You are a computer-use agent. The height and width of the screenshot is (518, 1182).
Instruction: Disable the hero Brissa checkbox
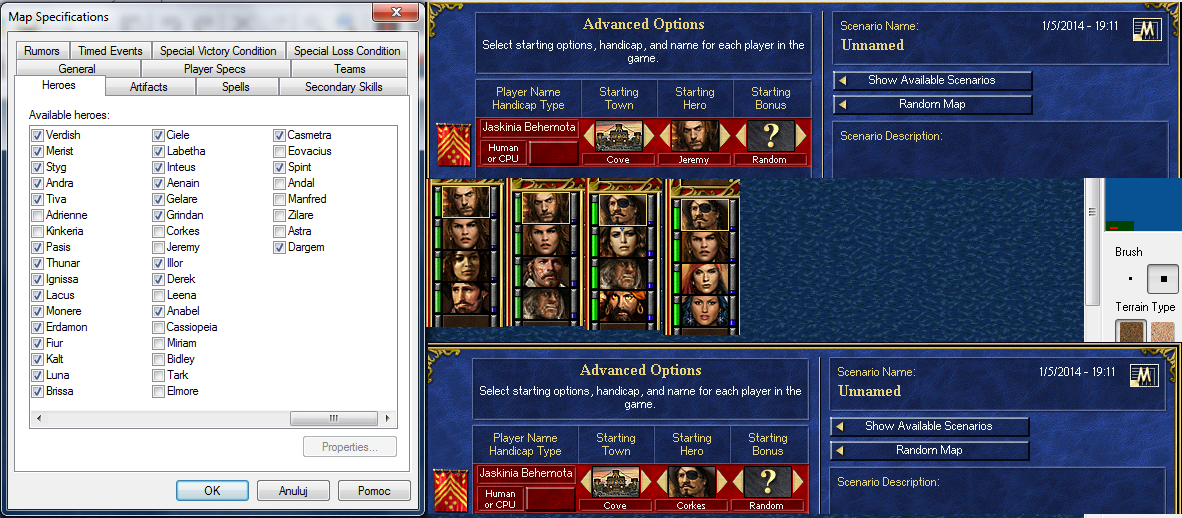(37, 391)
